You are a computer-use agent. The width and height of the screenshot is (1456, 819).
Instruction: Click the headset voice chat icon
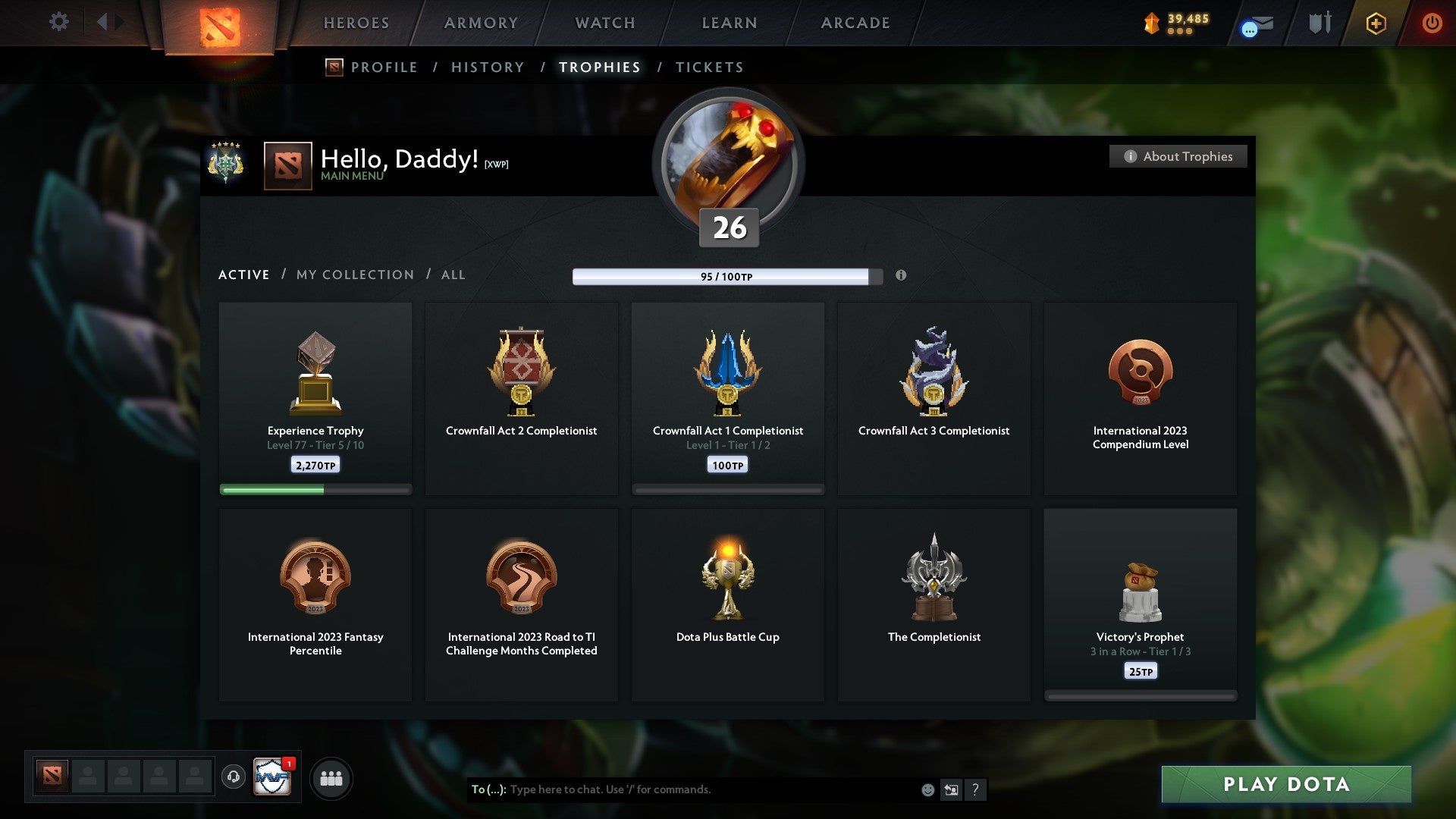[234, 777]
